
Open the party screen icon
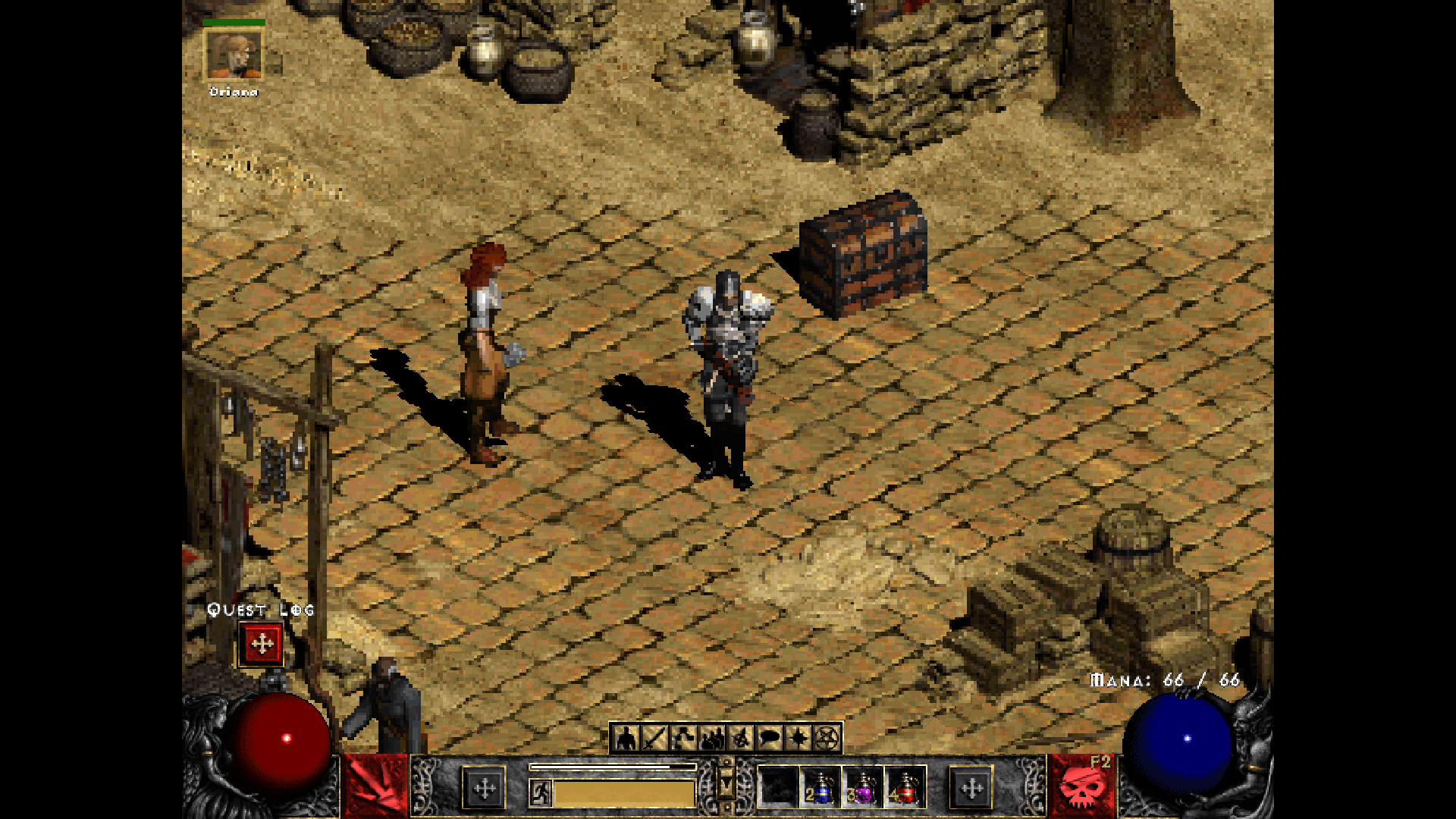711,737
